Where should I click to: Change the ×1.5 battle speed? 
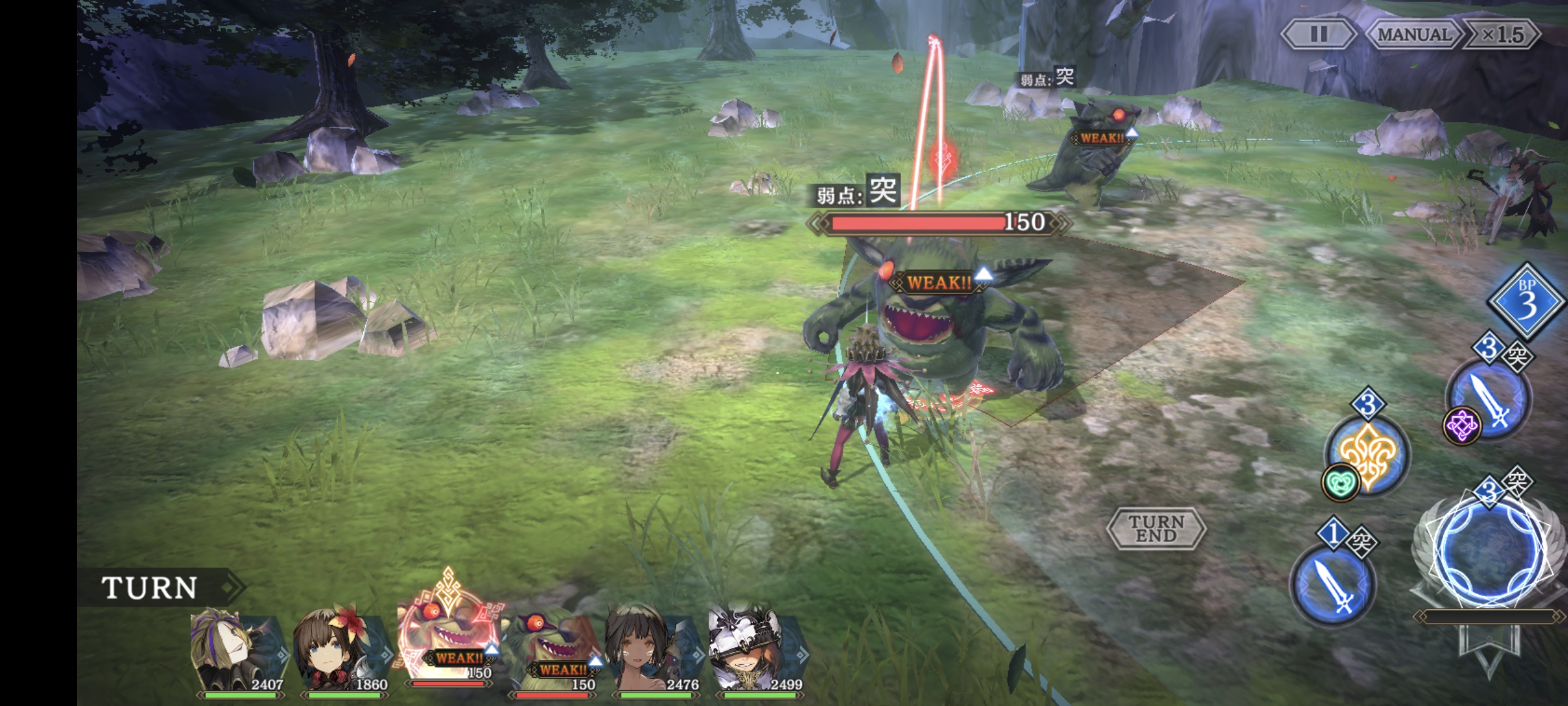1502,34
